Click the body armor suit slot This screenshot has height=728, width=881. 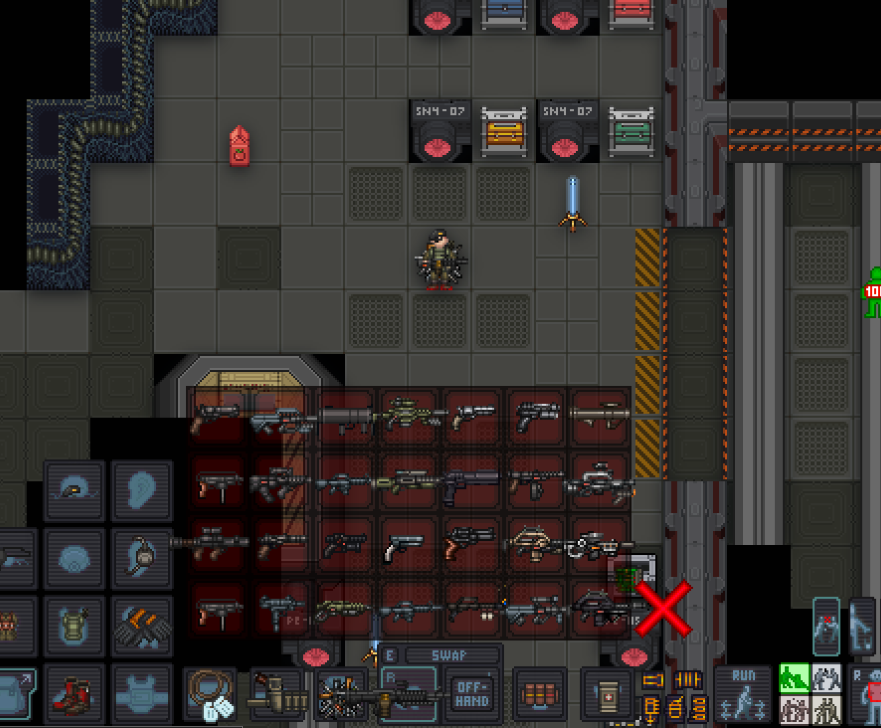[141, 692]
